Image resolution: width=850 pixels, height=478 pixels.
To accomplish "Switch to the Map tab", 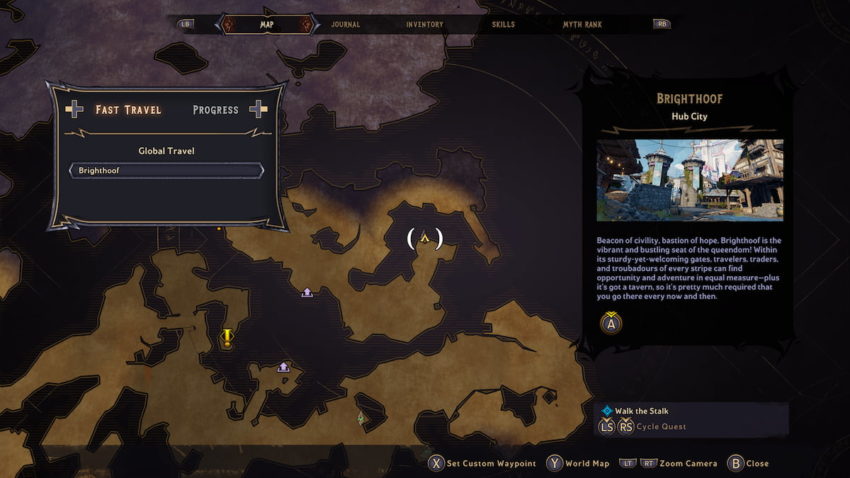I will tap(266, 24).
